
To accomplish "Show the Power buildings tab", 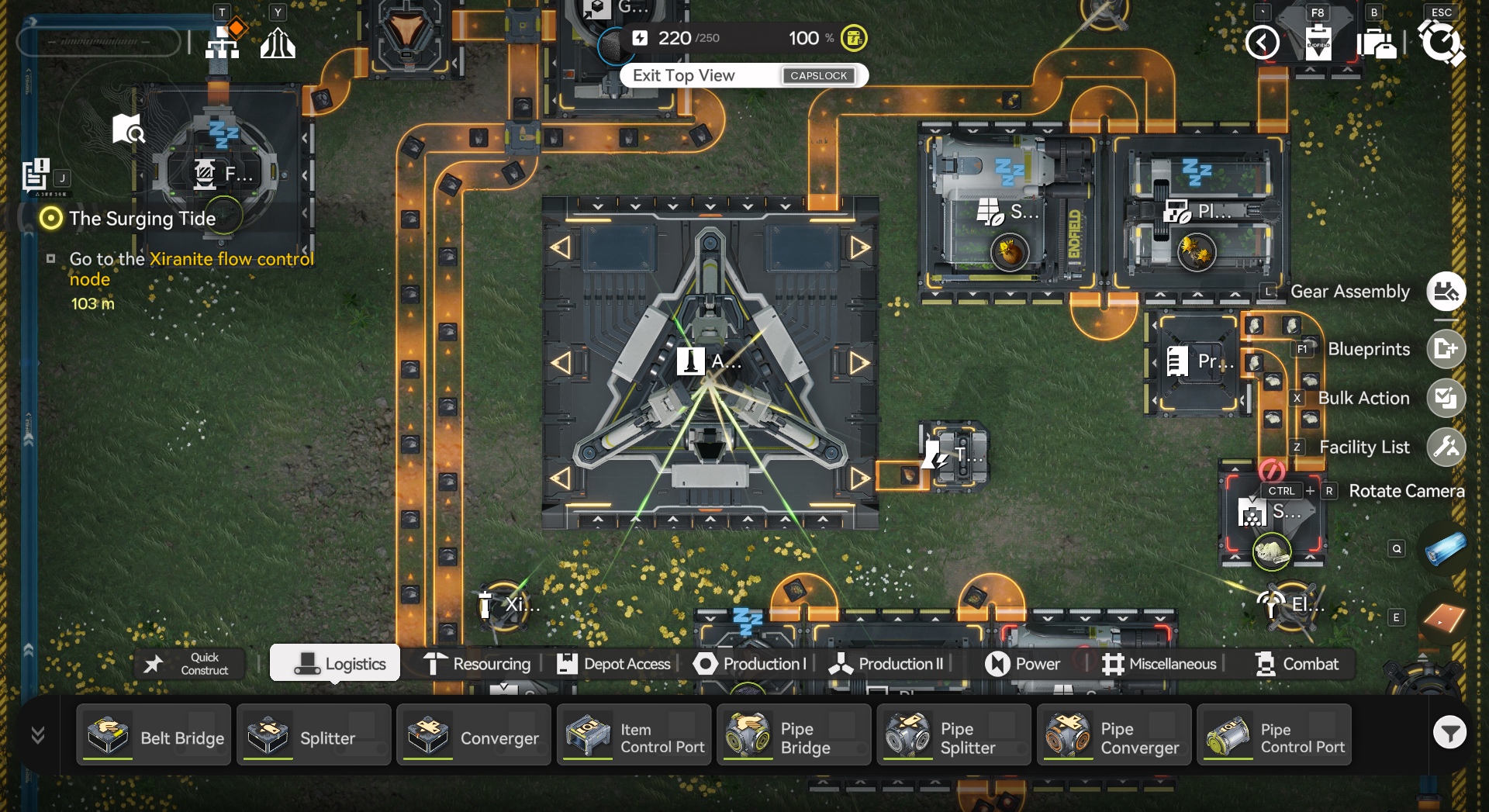I will click(x=1022, y=664).
